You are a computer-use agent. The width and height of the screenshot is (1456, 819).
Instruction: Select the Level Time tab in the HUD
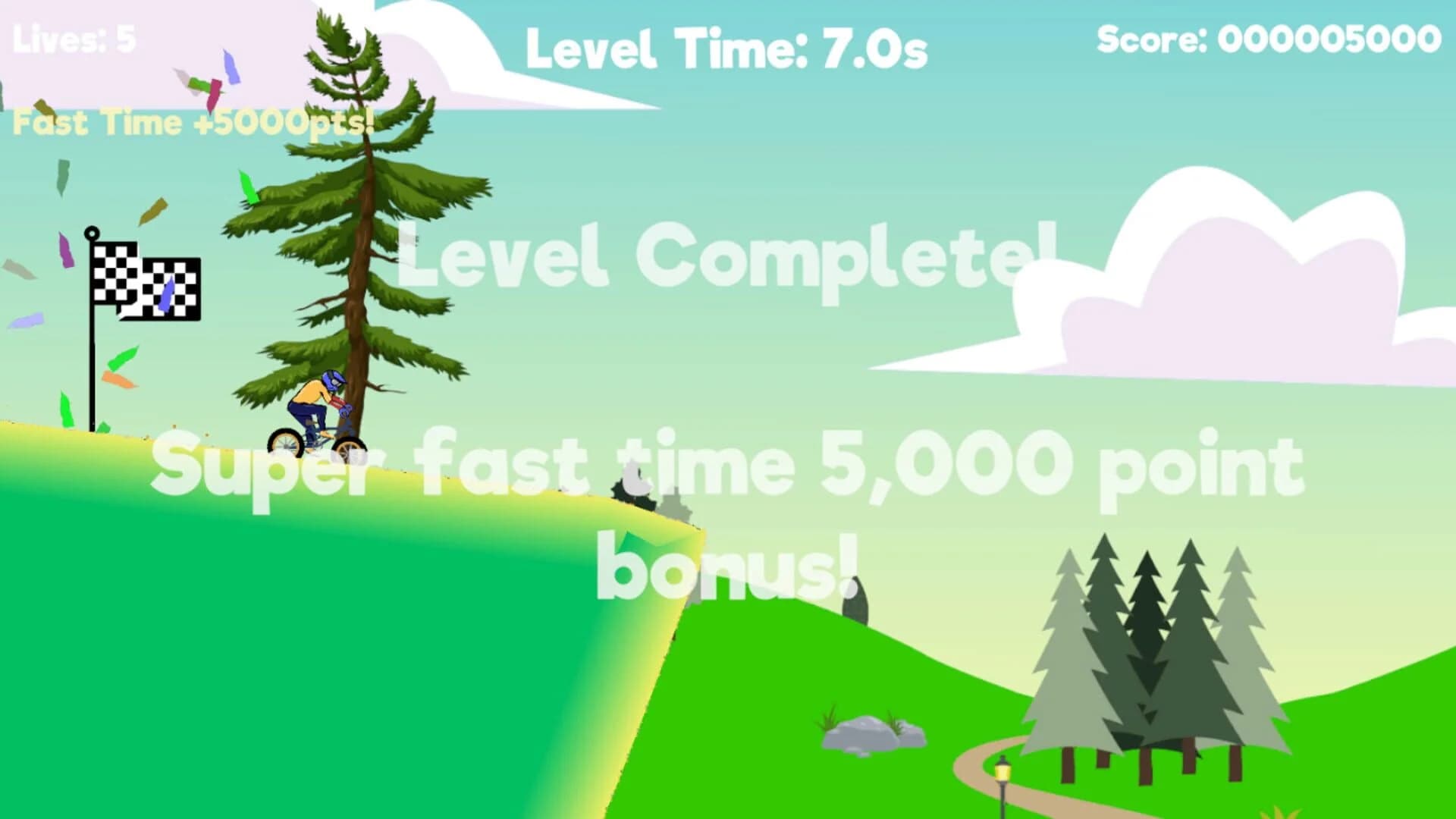tap(726, 47)
